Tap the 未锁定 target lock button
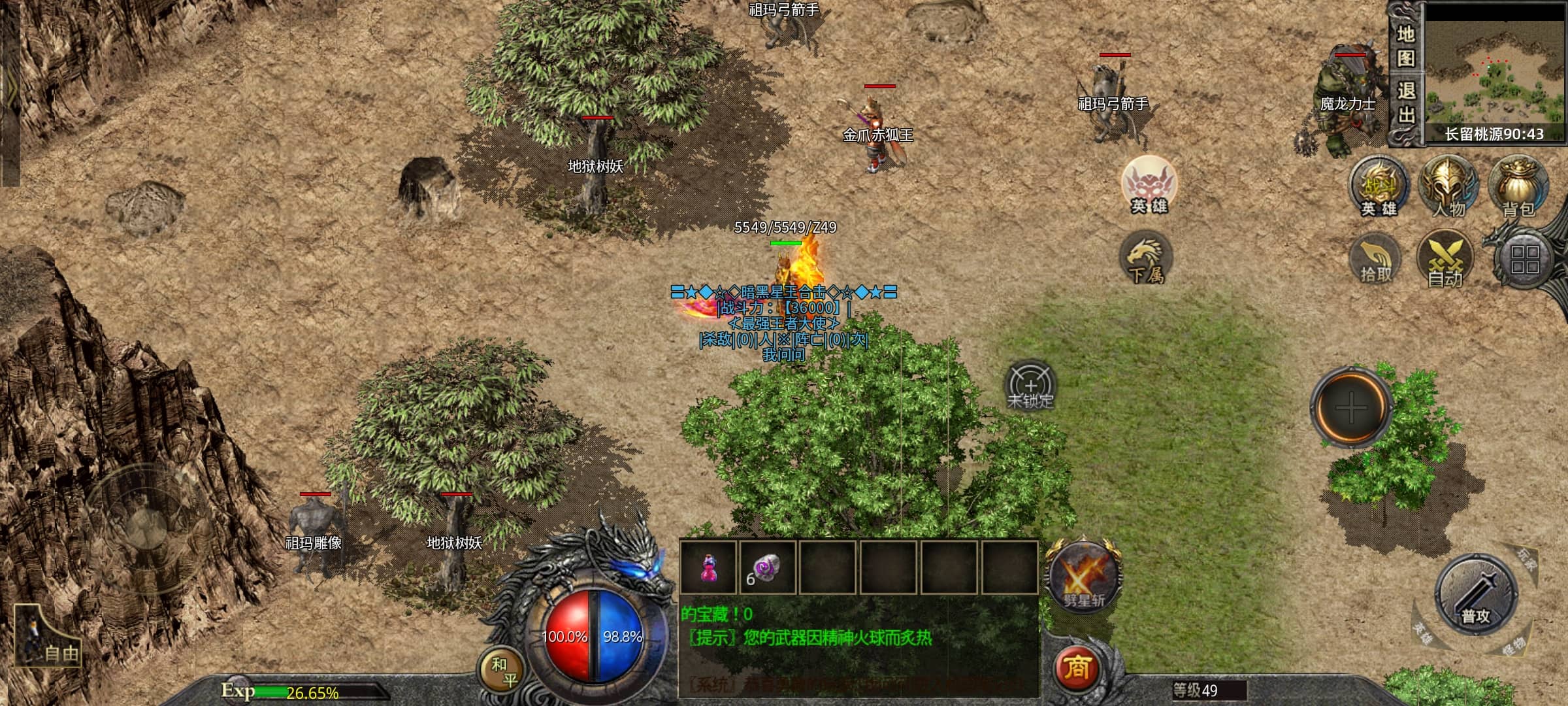The image size is (1568, 706). (x=1030, y=386)
